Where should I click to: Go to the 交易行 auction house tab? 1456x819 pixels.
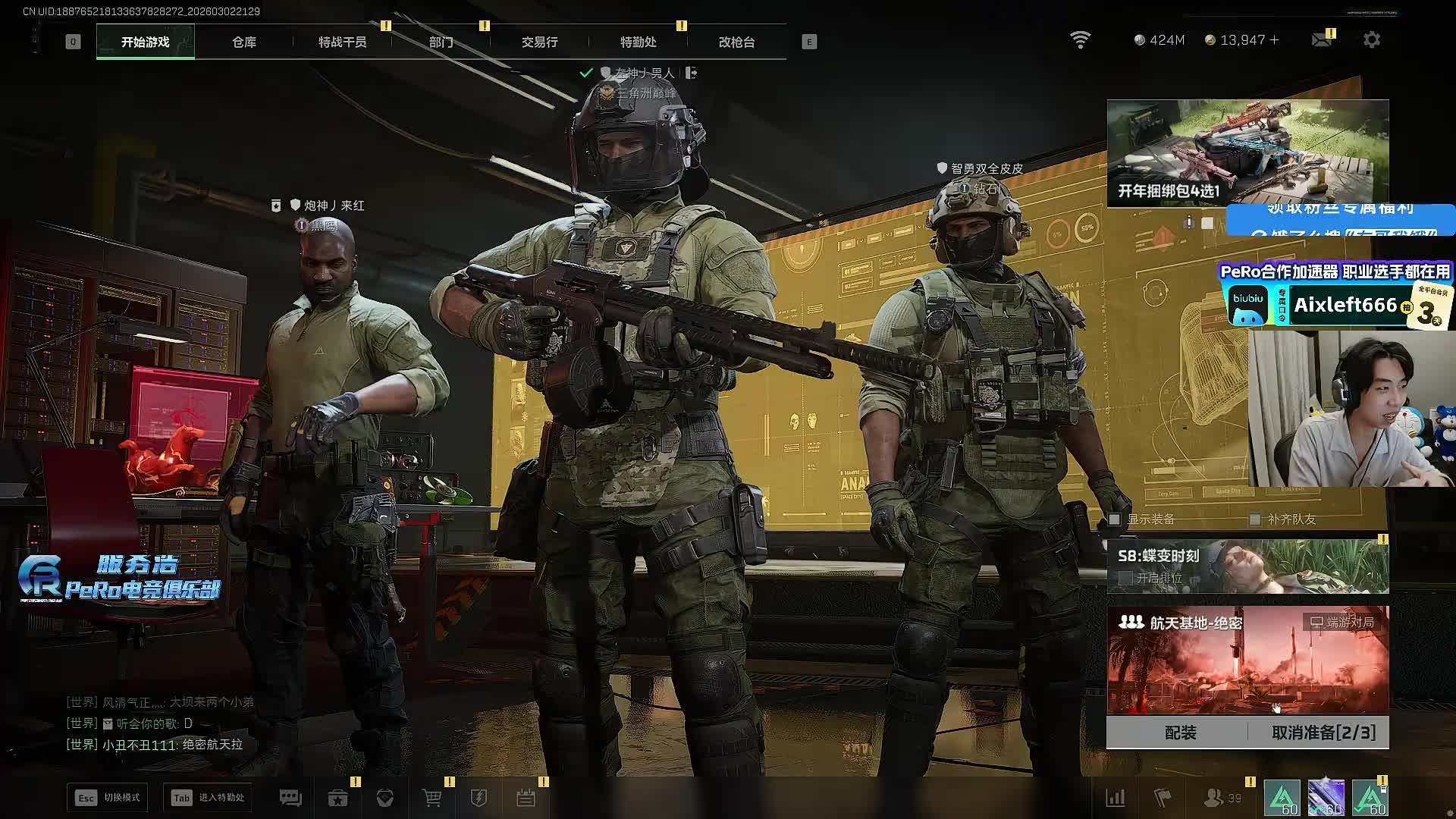point(539,42)
